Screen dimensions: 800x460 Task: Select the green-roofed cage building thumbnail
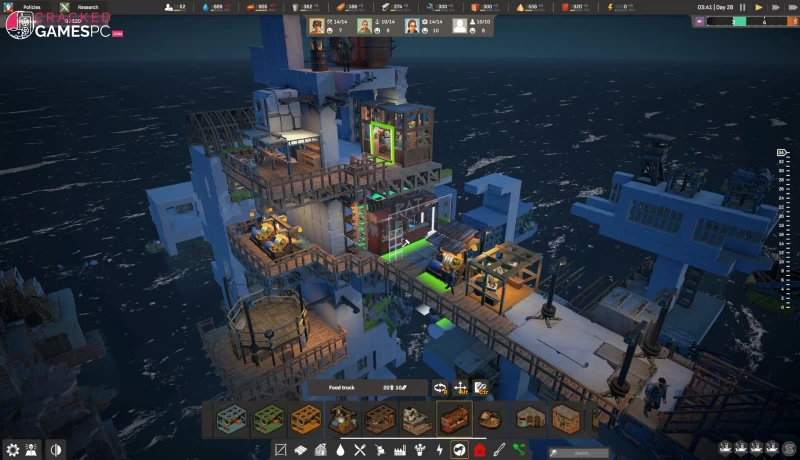tap(267, 419)
